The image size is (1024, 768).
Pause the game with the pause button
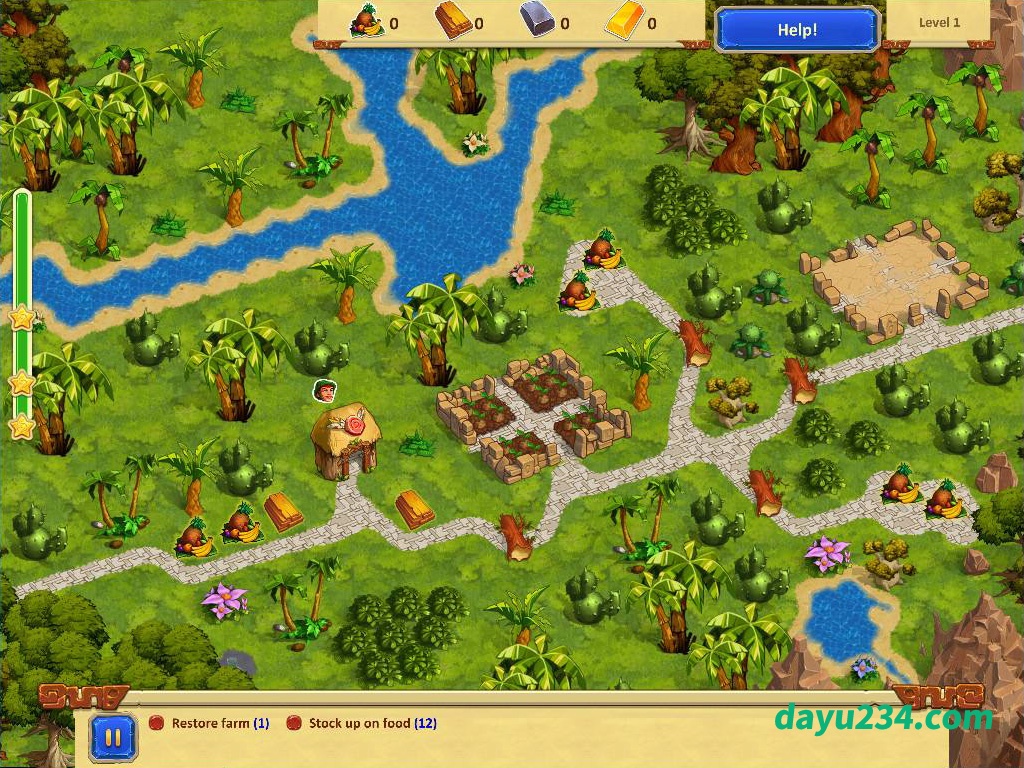coord(113,739)
